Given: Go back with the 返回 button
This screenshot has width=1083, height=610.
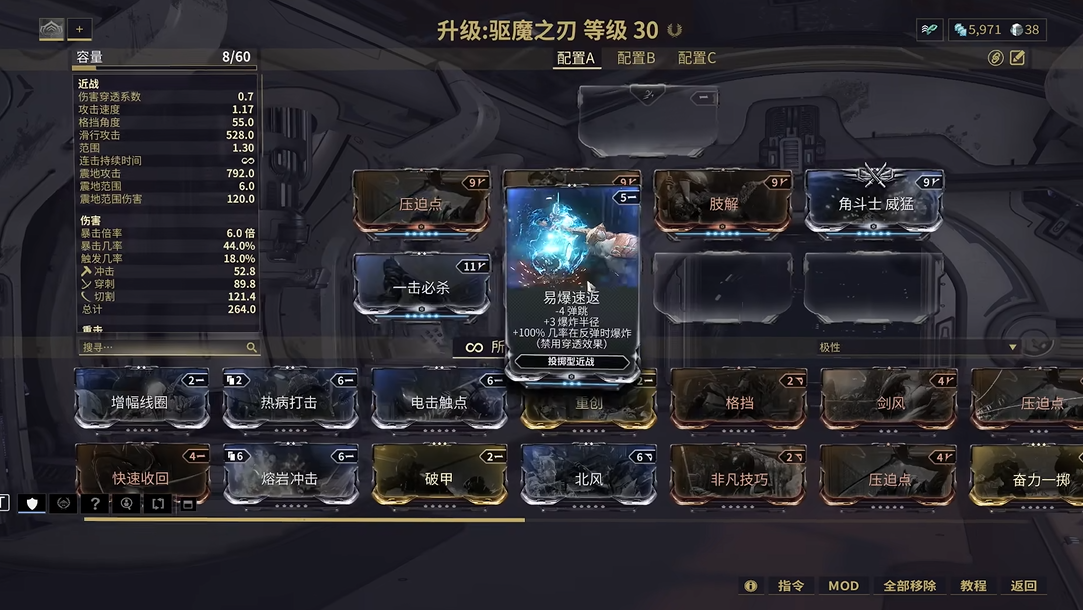Looking at the screenshot, I should [x=1024, y=586].
